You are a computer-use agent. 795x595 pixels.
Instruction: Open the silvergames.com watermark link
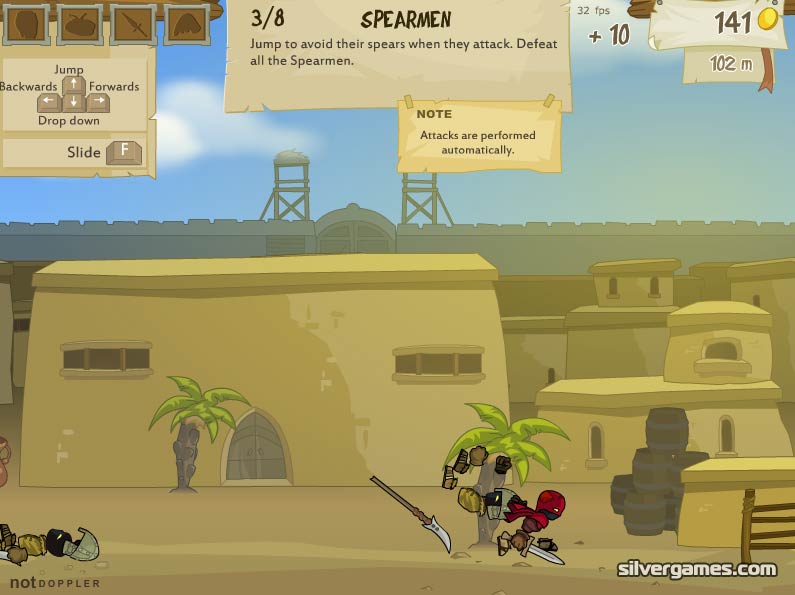coord(696,569)
